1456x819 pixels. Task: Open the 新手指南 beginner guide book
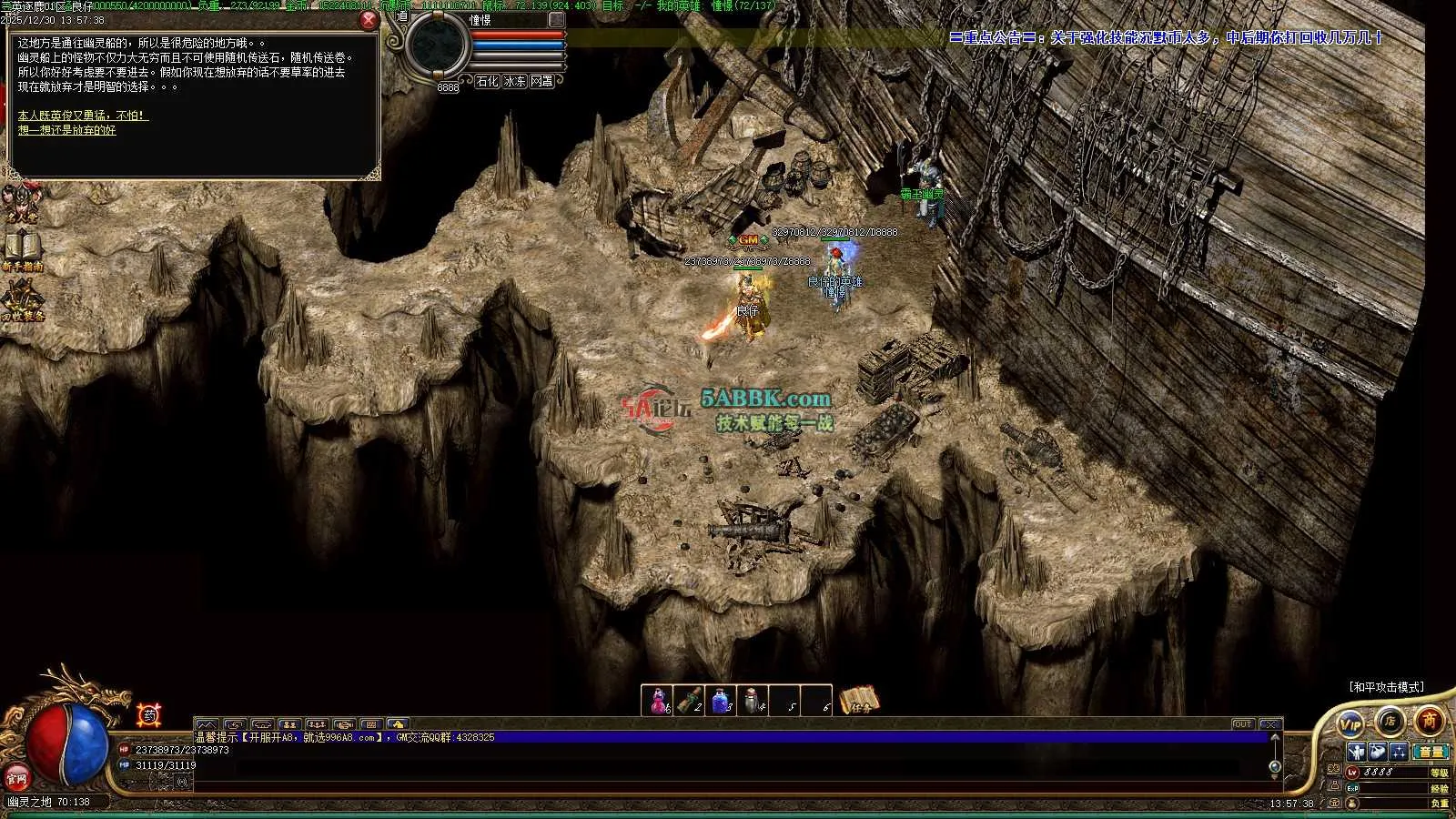[23, 250]
